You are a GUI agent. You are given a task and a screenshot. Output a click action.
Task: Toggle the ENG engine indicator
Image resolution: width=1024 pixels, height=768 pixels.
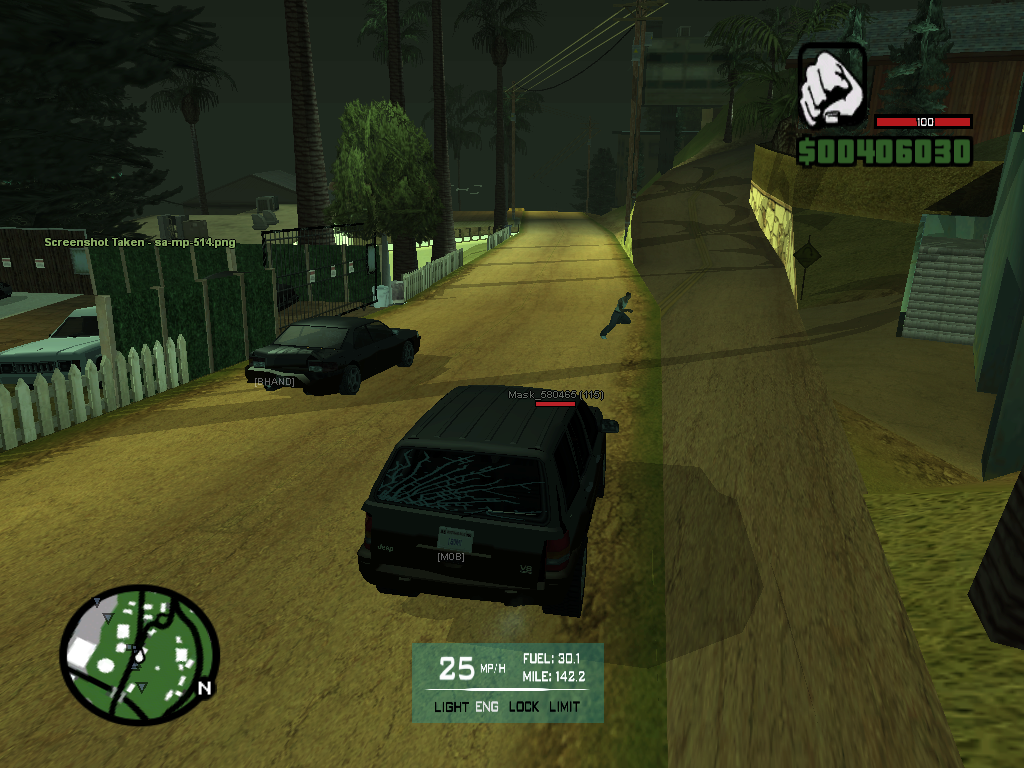[487, 707]
